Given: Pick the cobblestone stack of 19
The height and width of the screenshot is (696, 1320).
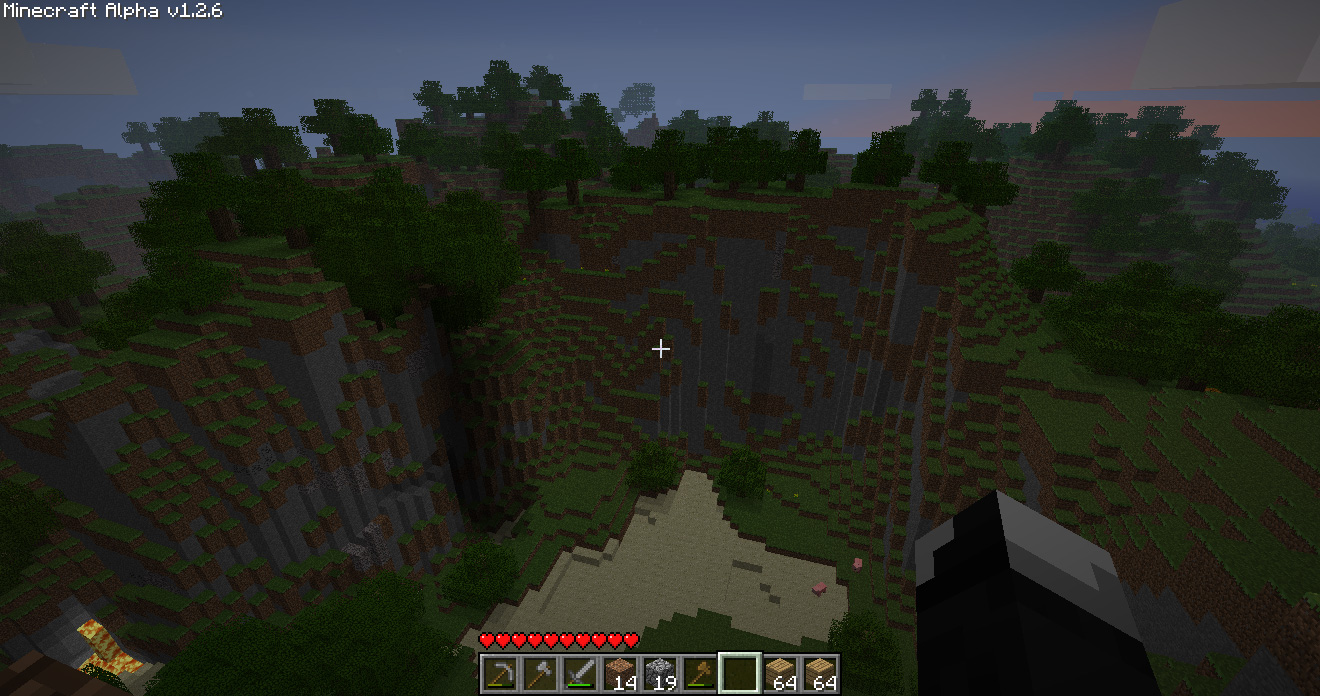Looking at the screenshot, I should [660, 674].
